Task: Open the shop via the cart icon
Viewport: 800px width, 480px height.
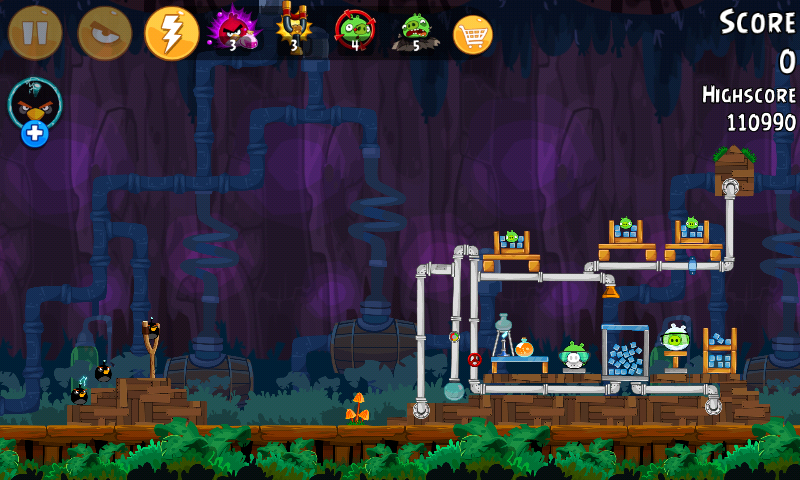Action: point(473,35)
